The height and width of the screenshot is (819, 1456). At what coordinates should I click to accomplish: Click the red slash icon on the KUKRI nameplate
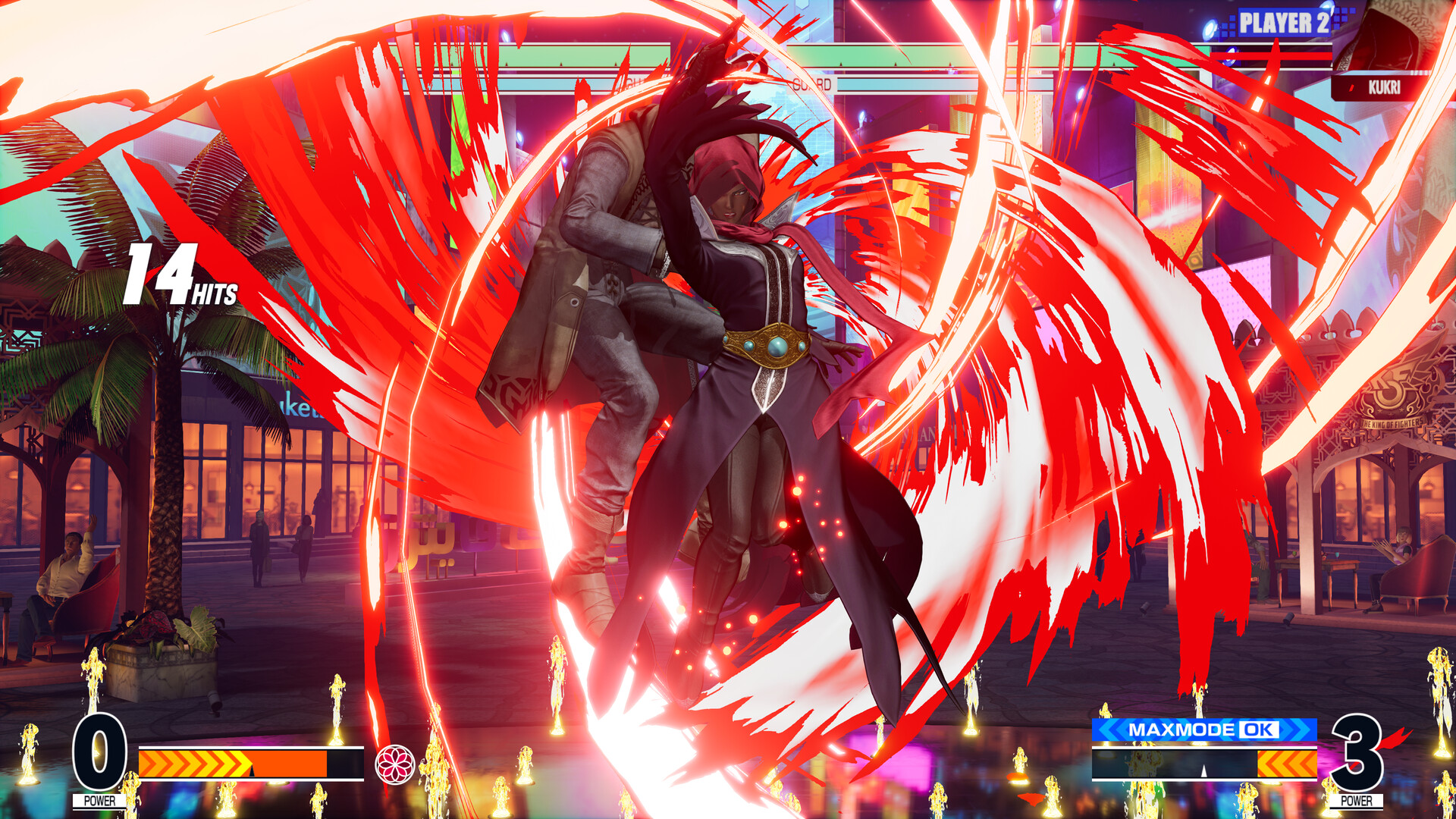1351,86
